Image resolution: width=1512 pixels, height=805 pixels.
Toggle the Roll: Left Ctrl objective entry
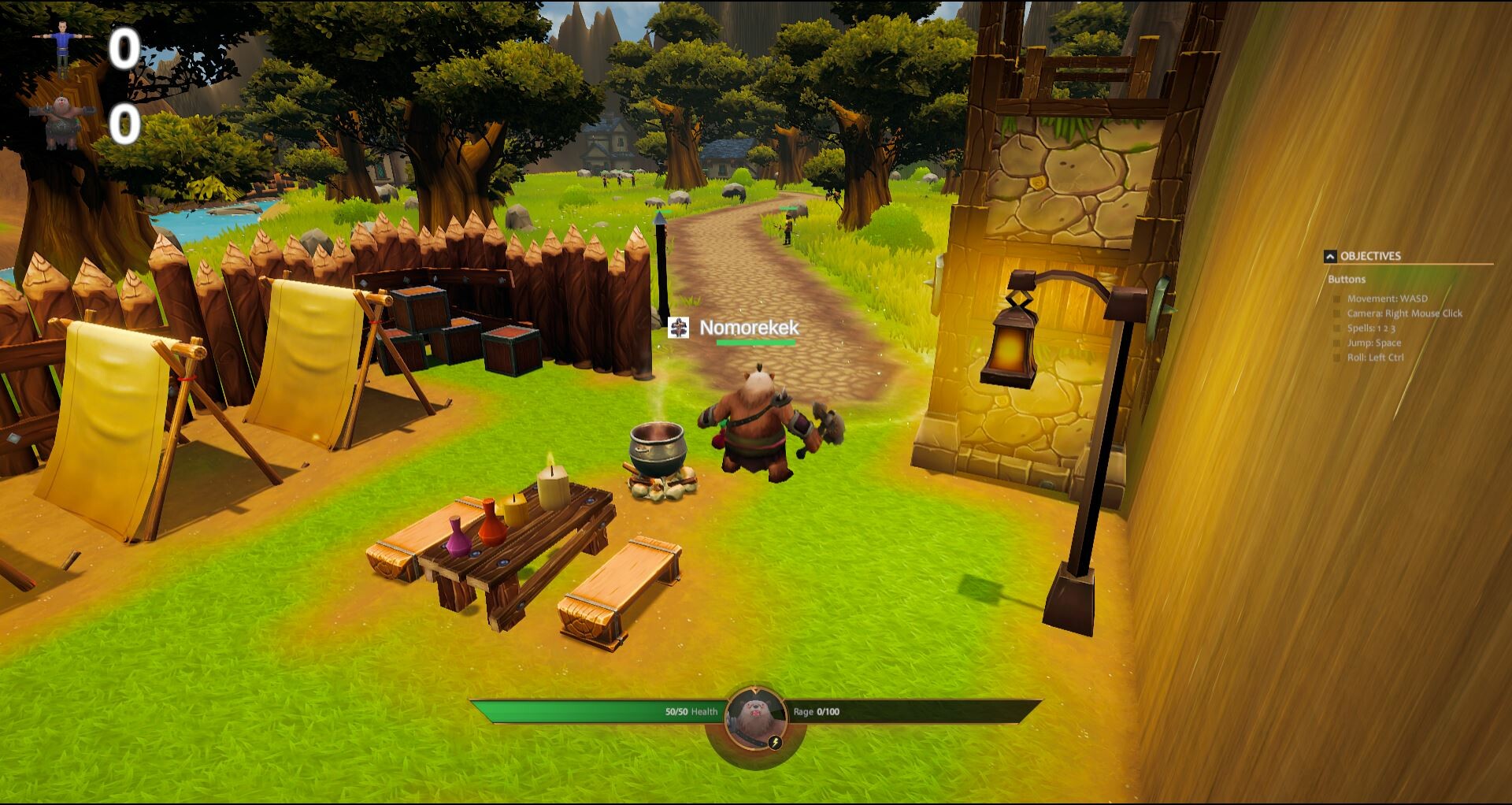coord(1336,357)
